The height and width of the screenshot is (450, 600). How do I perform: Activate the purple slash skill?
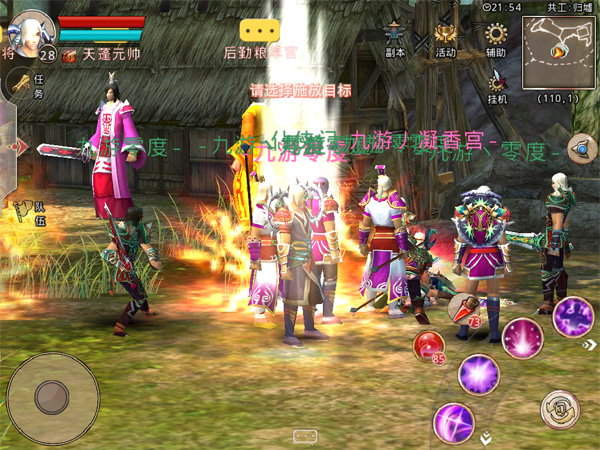[453, 422]
